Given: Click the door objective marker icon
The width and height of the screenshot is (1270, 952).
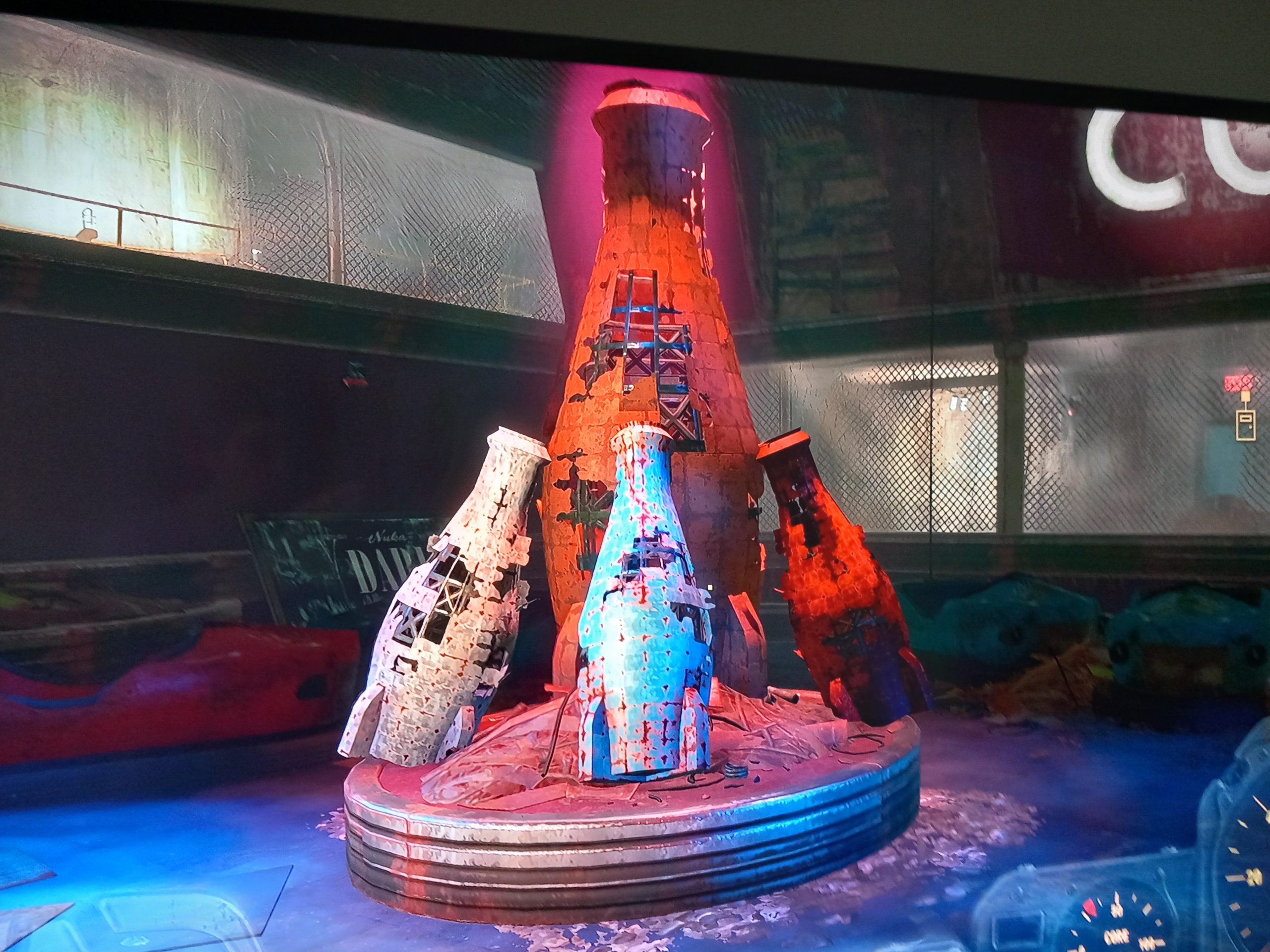Looking at the screenshot, I should coord(1245,425).
